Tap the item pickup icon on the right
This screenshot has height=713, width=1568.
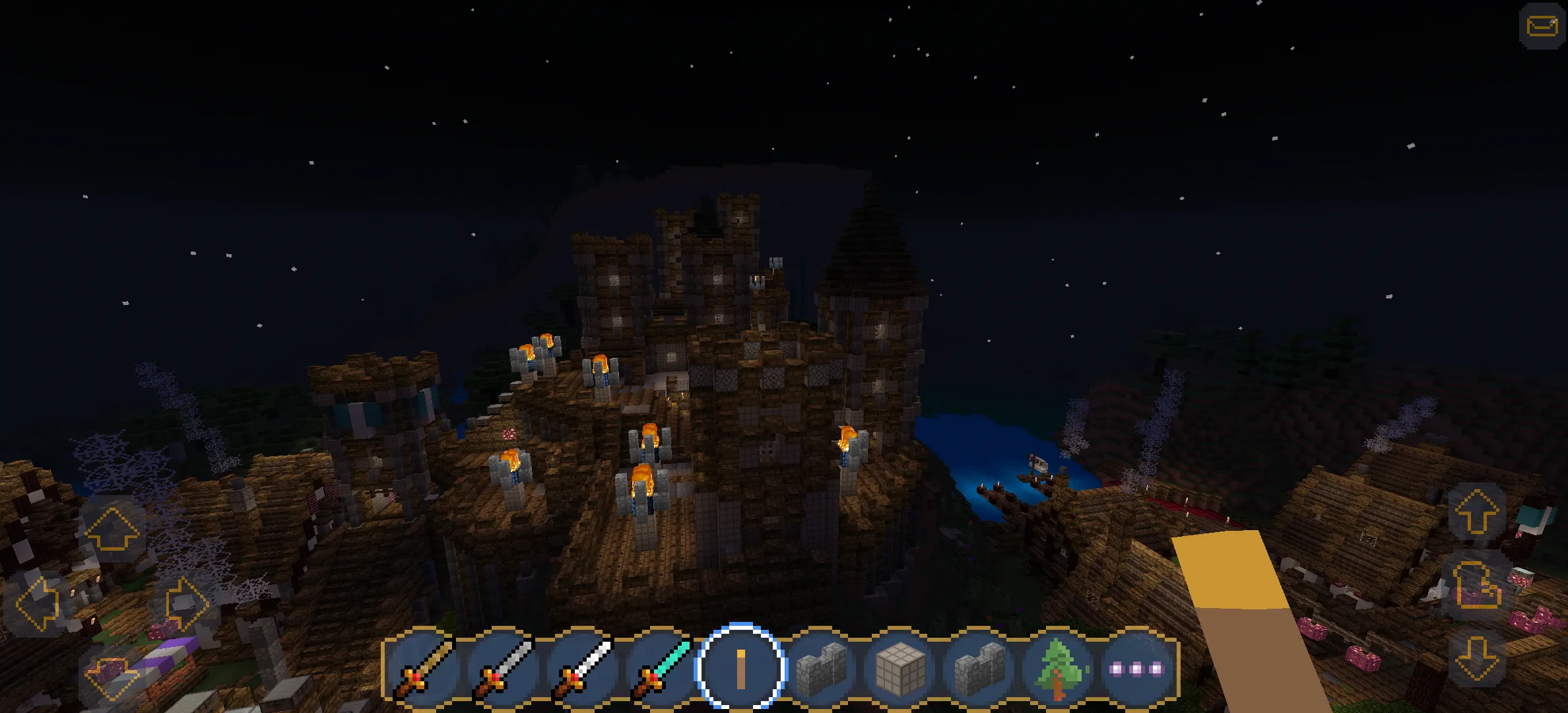pos(1476,586)
